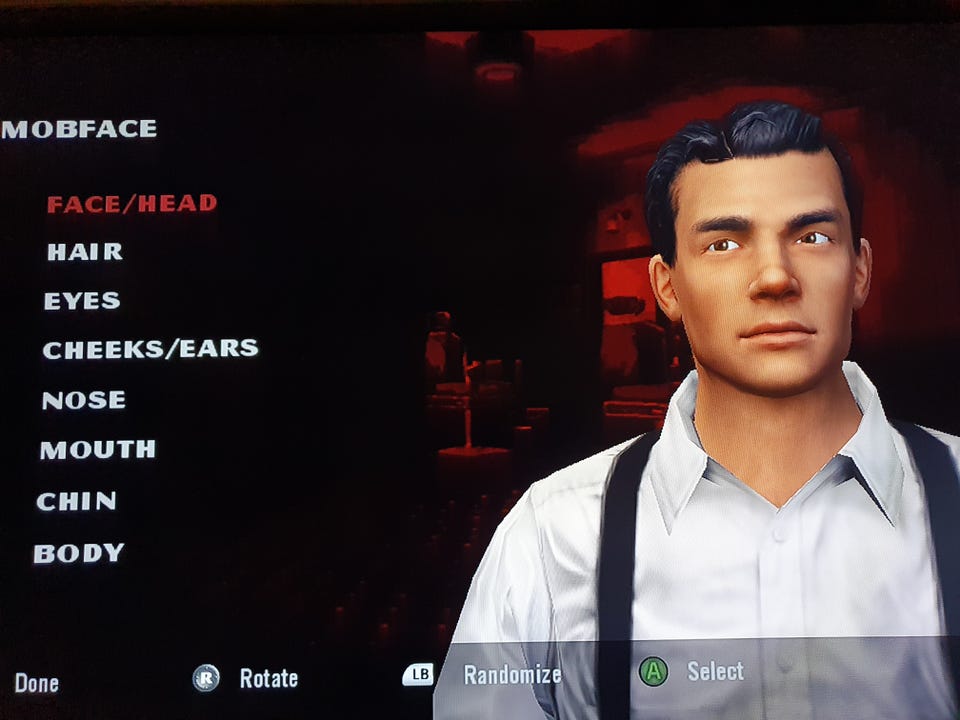960x720 pixels.
Task: Choose the Chin menu entry
Action: pyautogui.click(x=77, y=501)
